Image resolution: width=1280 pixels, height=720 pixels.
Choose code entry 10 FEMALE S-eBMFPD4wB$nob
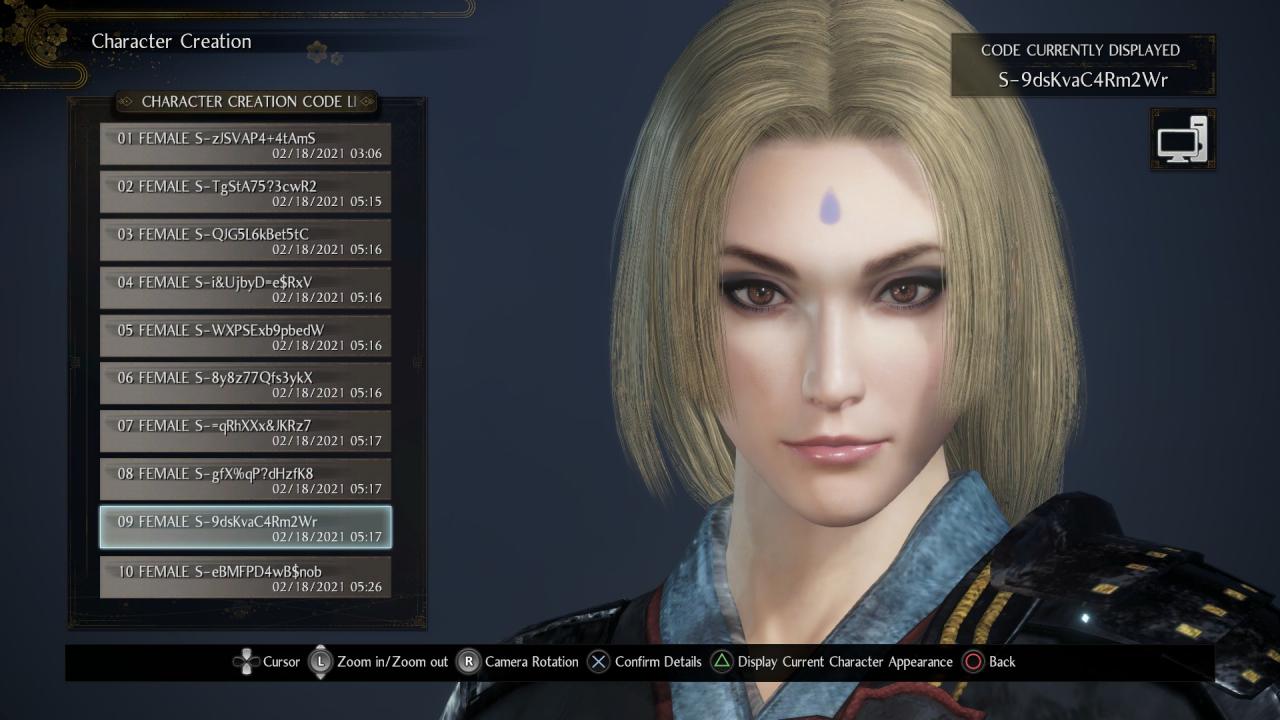click(x=245, y=577)
